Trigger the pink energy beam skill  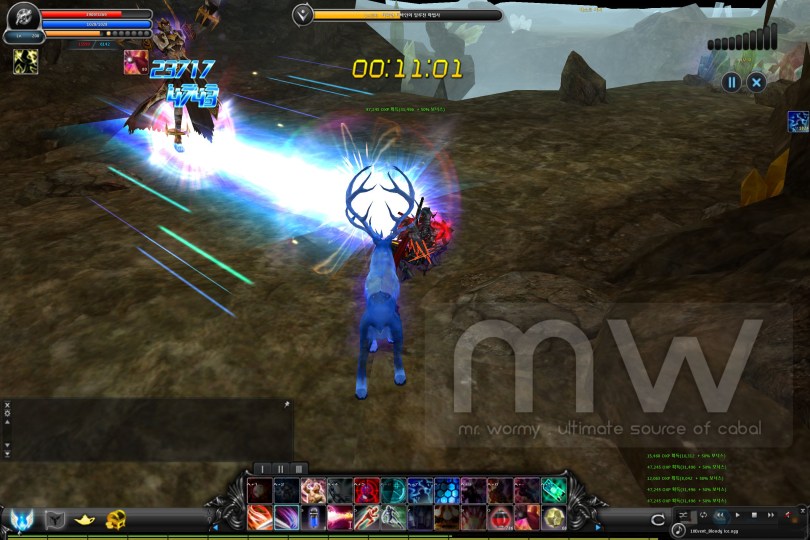point(341,516)
